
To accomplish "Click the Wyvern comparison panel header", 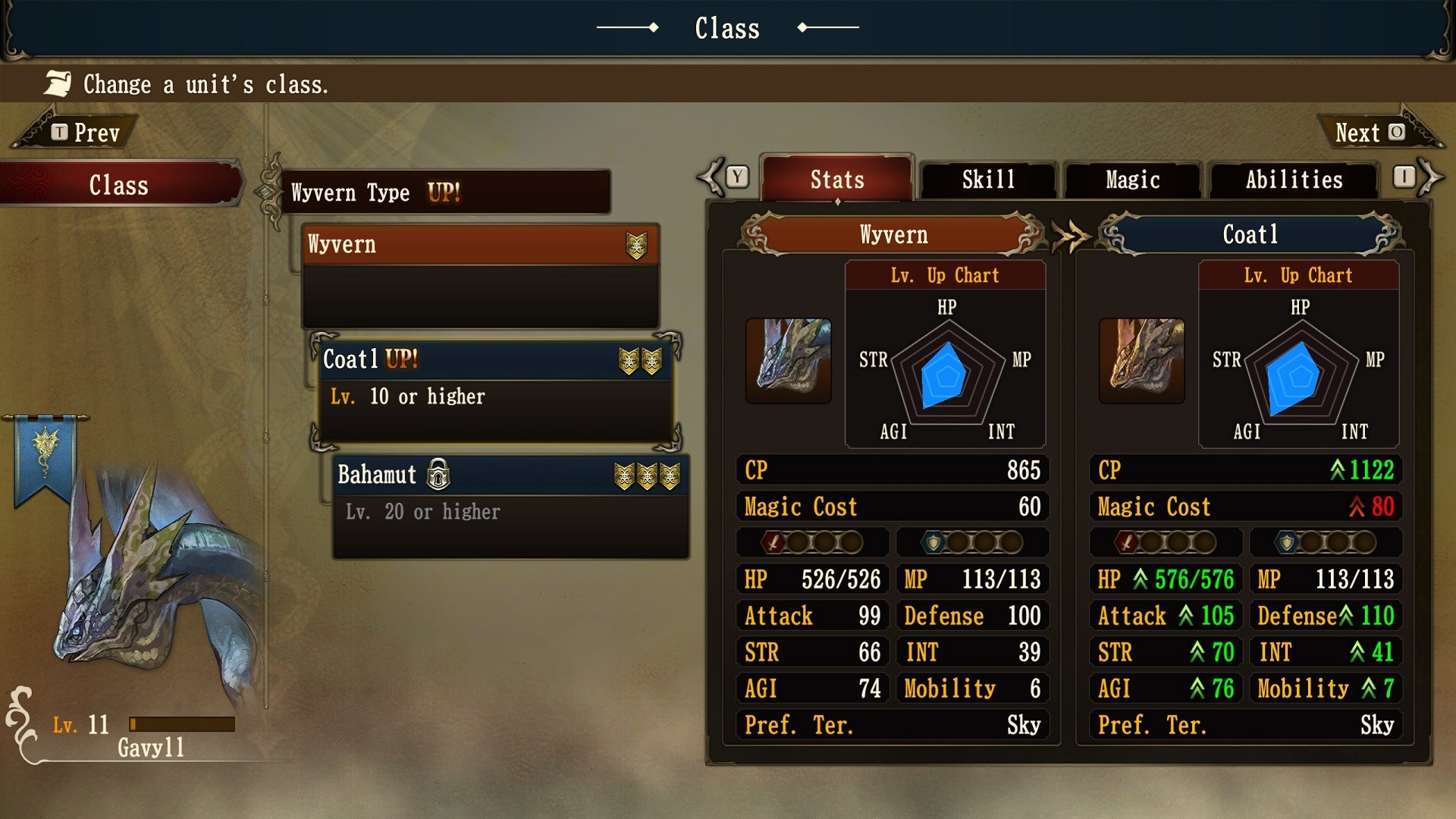I will [893, 234].
